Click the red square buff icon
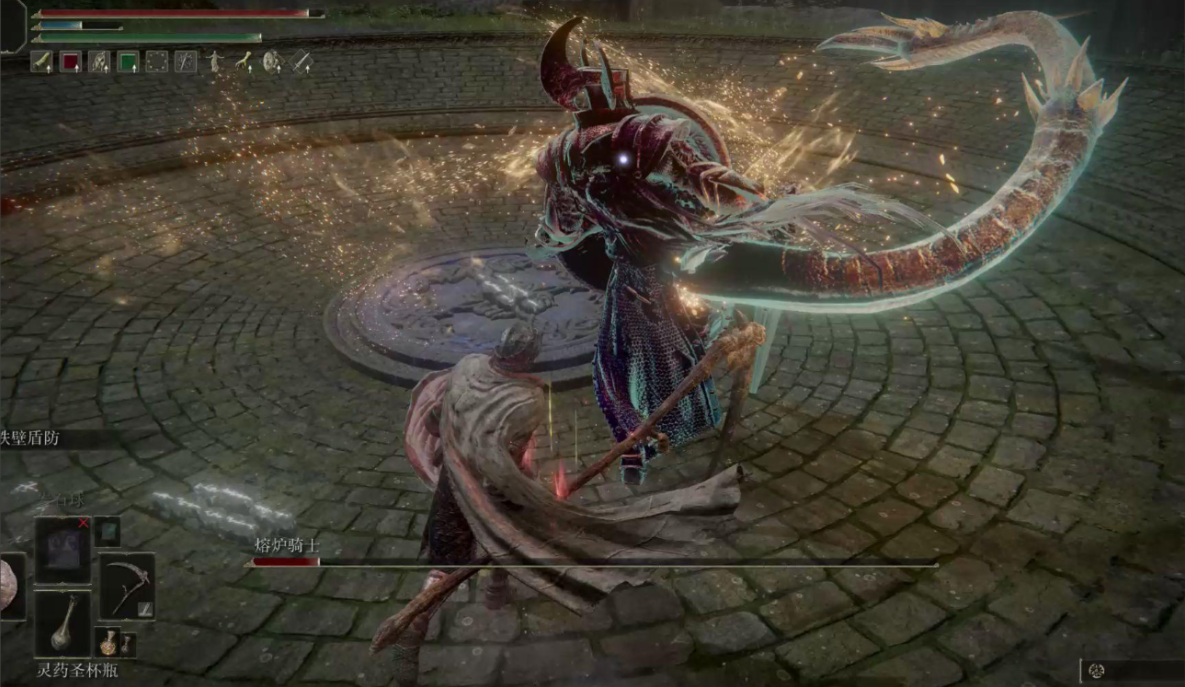 pyautogui.click(x=71, y=62)
